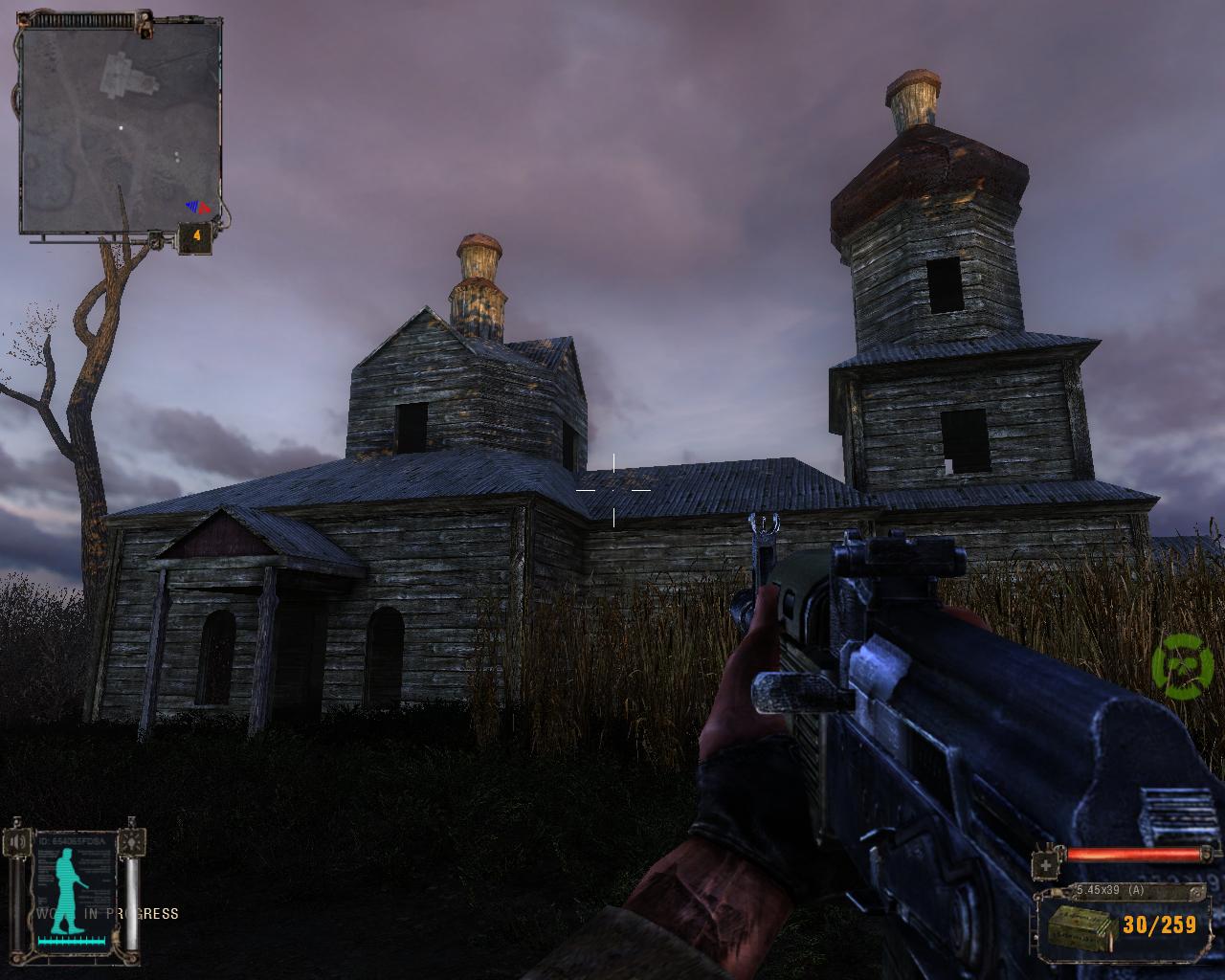Select the 5.45x39 ammo box icon
Viewport: 1225px width, 980px height.
pyautogui.click(x=1081, y=926)
